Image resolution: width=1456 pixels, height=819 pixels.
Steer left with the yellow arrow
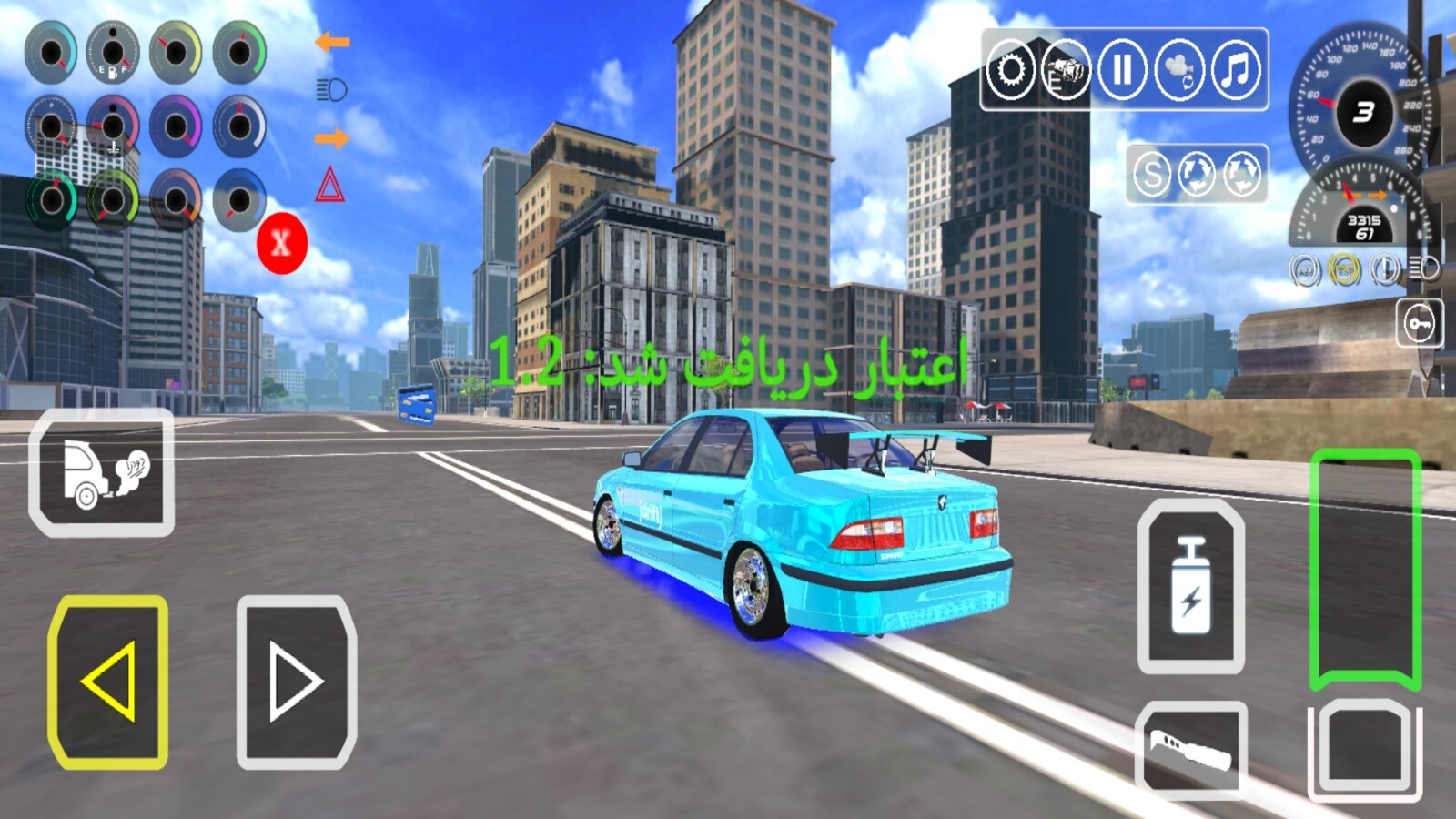[108, 682]
